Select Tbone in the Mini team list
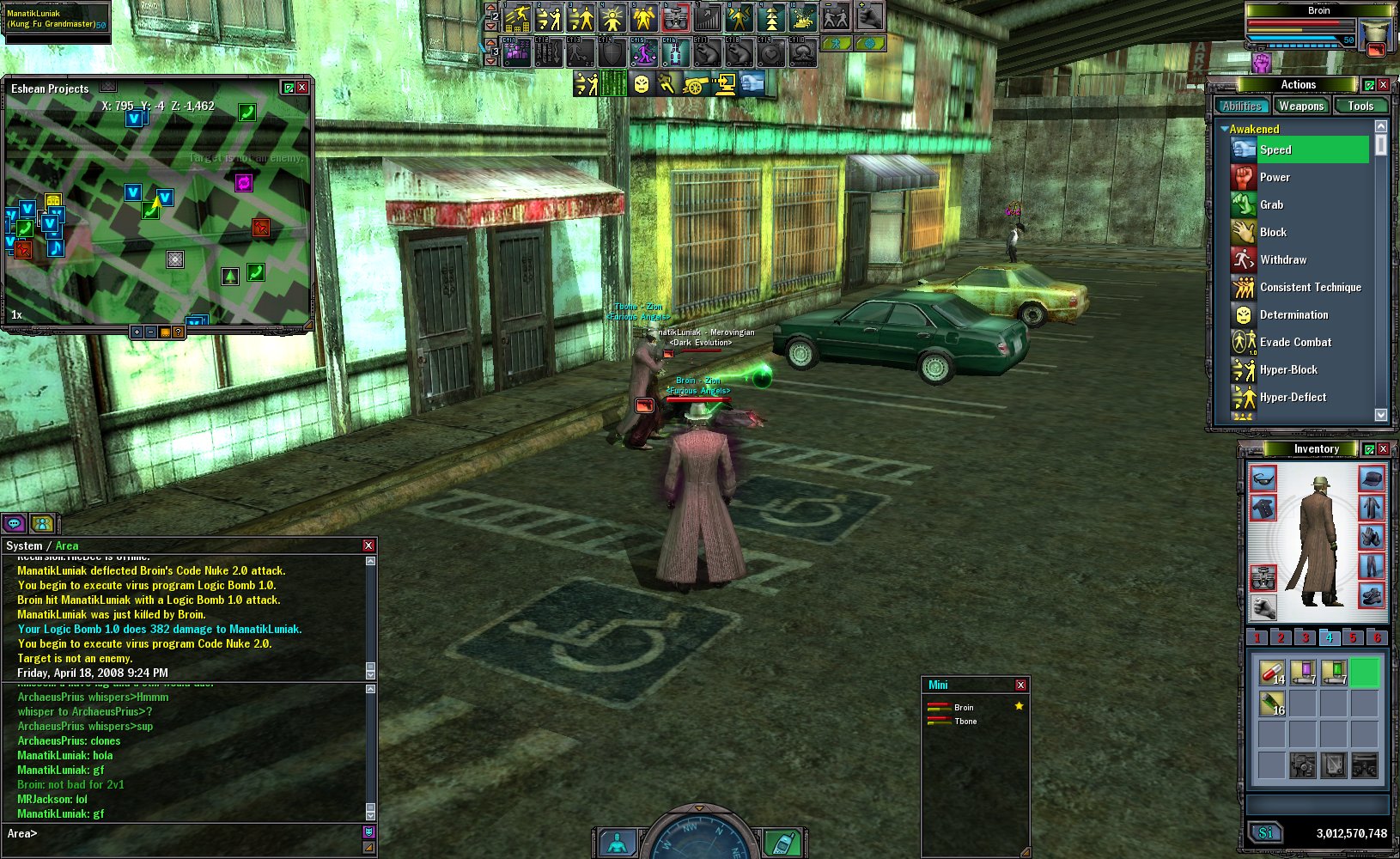The image size is (1400, 859). click(x=965, y=722)
